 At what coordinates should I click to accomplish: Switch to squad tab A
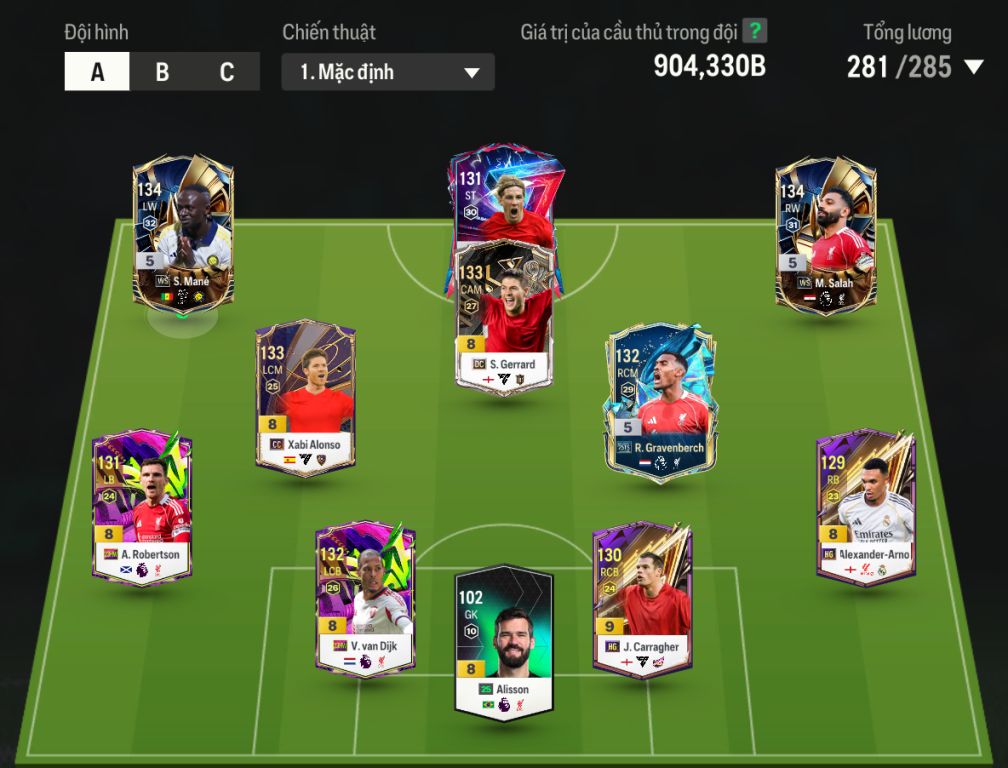[97, 72]
